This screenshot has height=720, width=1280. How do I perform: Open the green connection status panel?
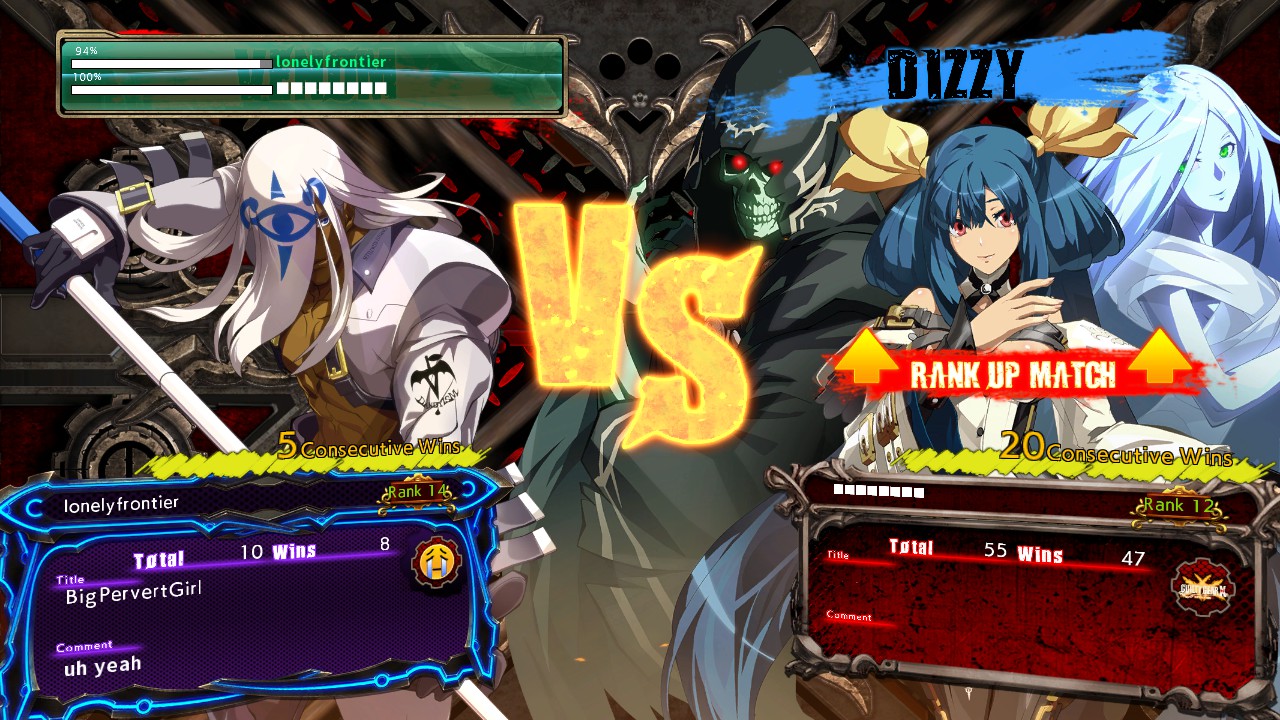[x=312, y=76]
